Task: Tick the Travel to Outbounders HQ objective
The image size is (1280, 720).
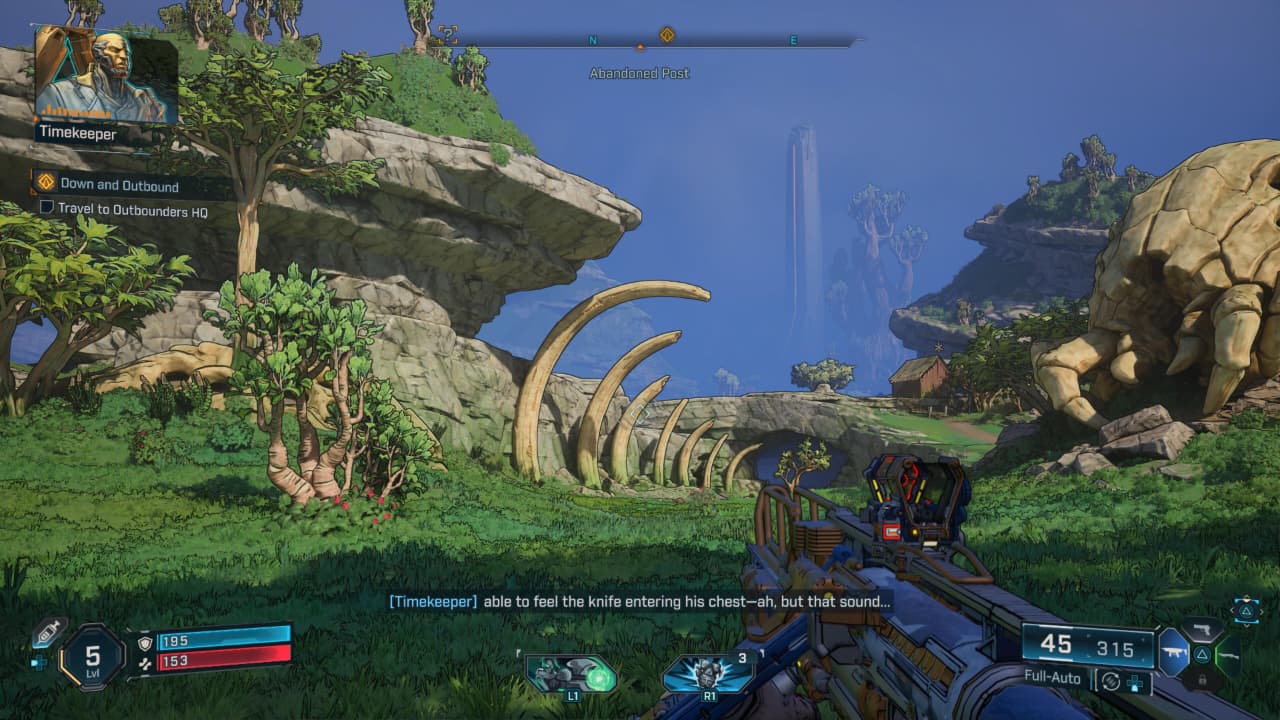Action: (x=46, y=209)
